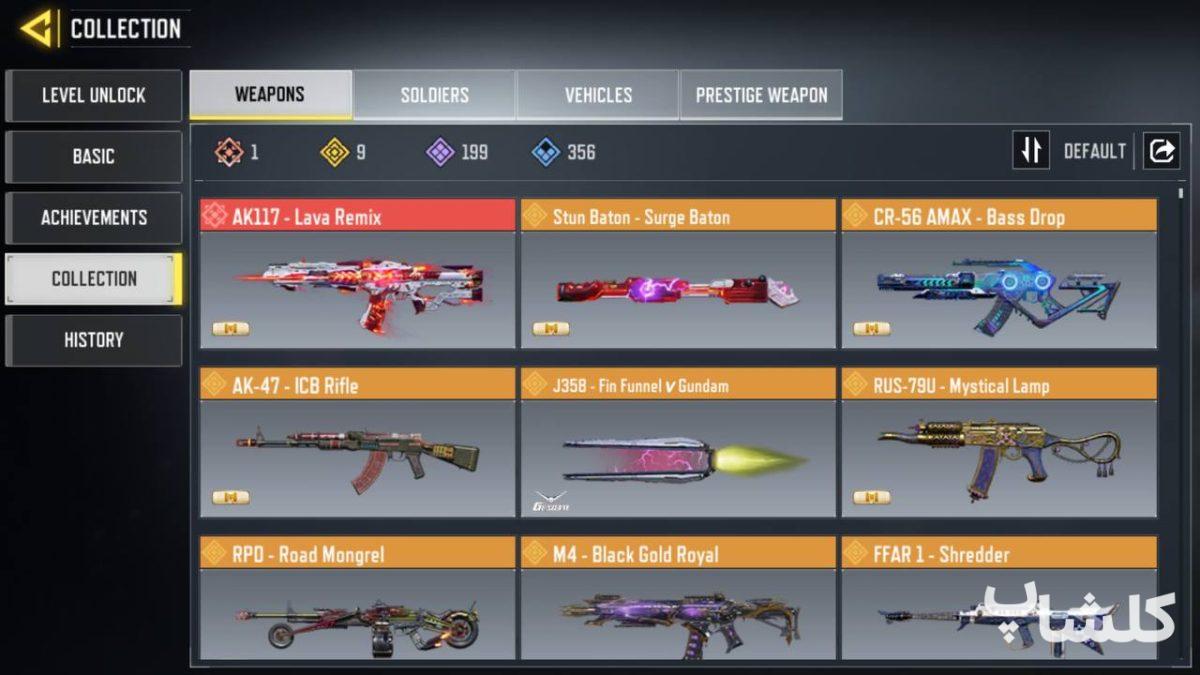
Task: Open the Basic section
Action: click(93, 157)
